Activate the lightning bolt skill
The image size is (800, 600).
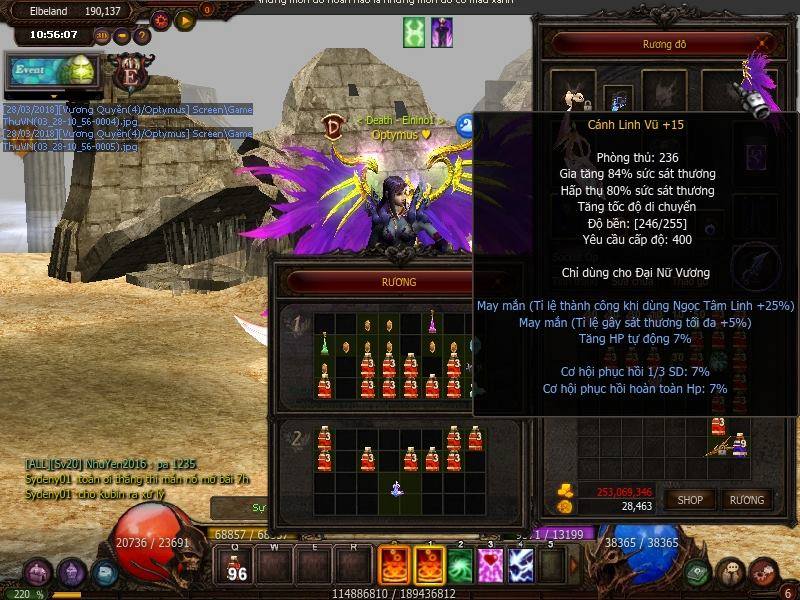[521, 565]
